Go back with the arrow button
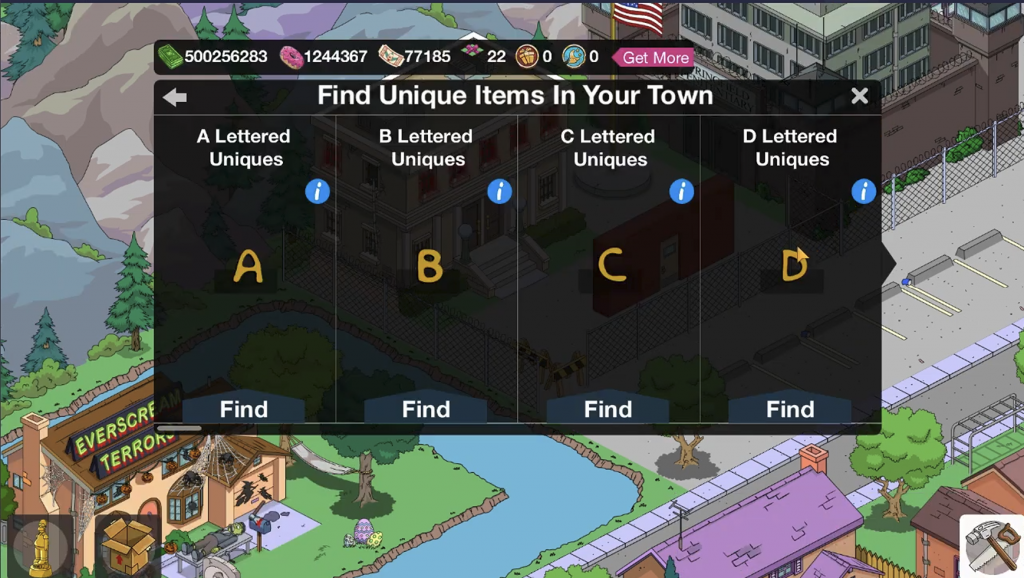Screen dimensions: 1024x578 175,97
